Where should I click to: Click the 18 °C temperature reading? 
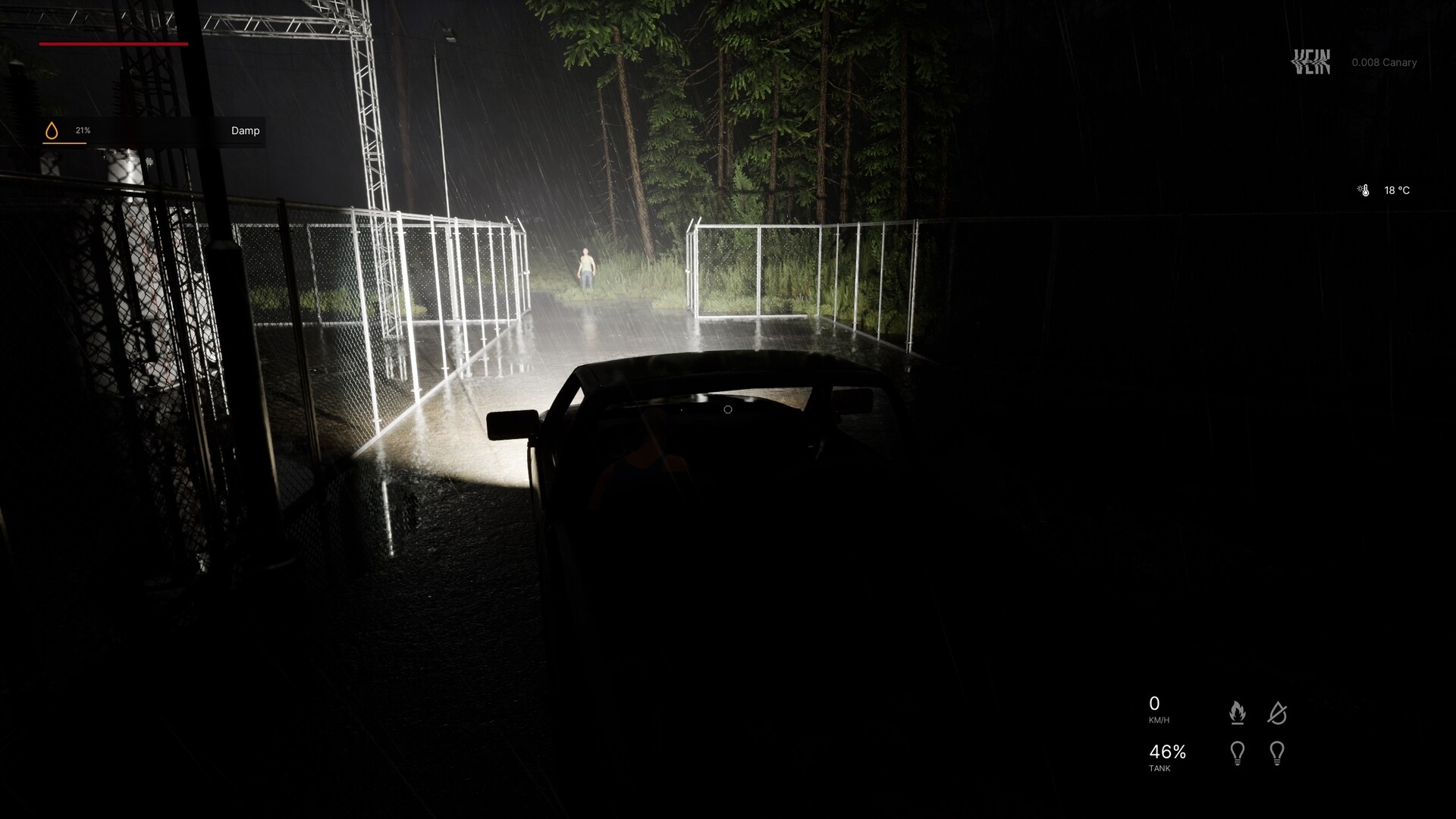click(1397, 190)
